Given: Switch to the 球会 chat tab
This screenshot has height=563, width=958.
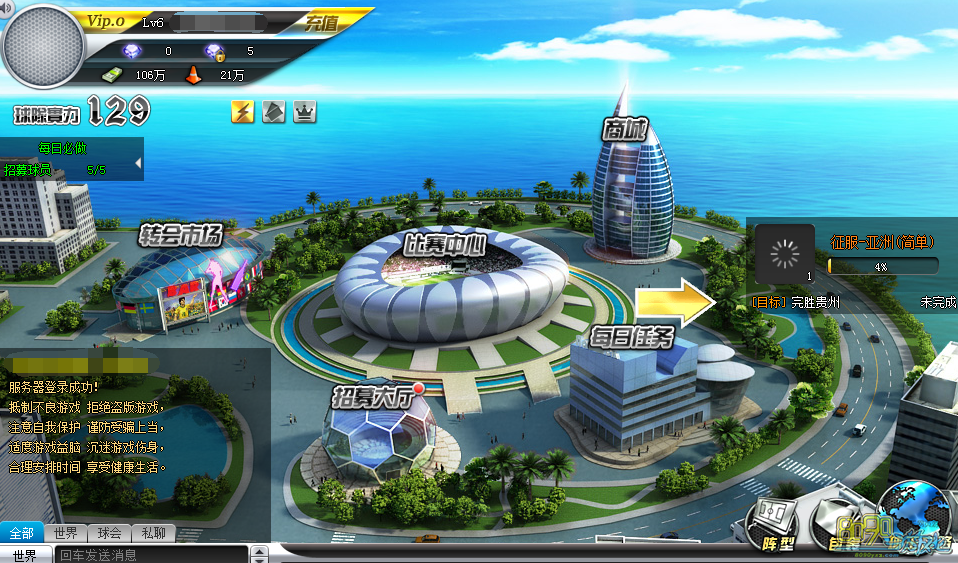Looking at the screenshot, I should [x=109, y=533].
